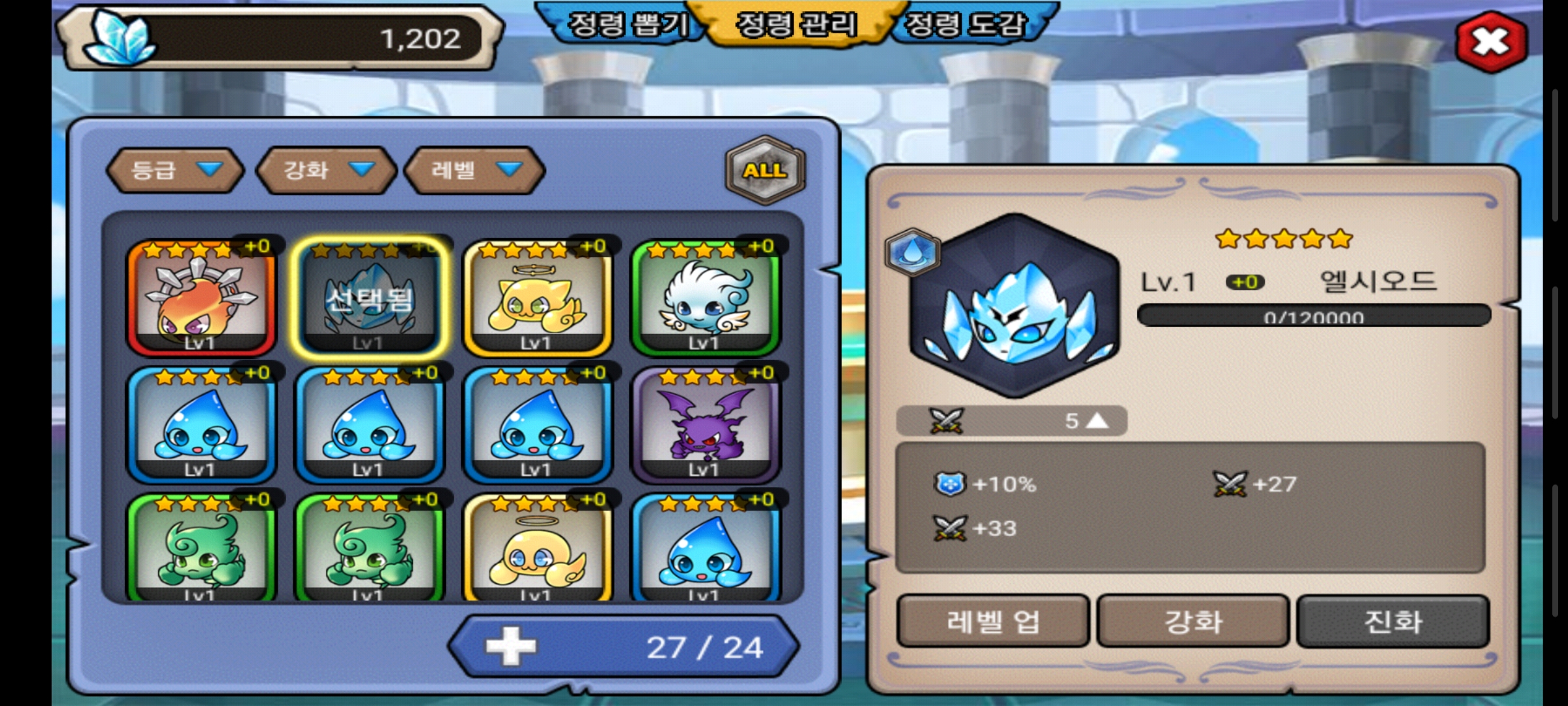Close the spirit screen with red X

point(1490,42)
